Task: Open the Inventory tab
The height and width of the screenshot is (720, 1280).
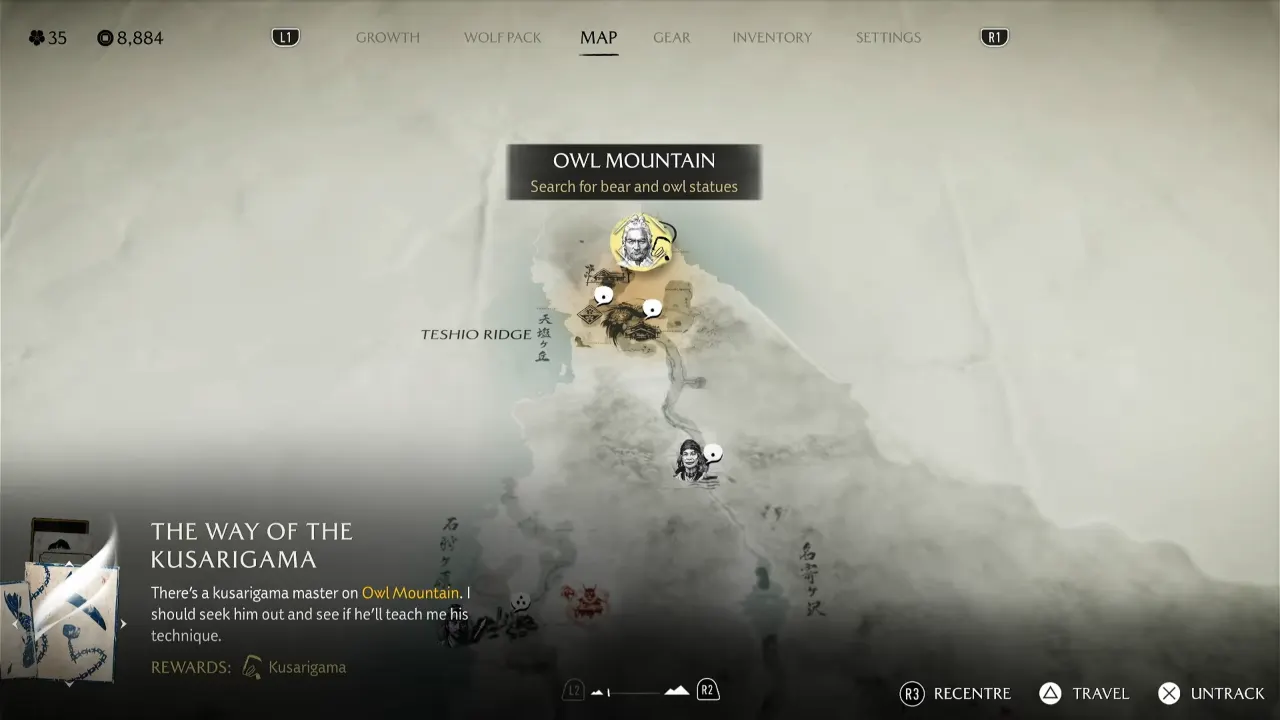Action: pos(772,38)
